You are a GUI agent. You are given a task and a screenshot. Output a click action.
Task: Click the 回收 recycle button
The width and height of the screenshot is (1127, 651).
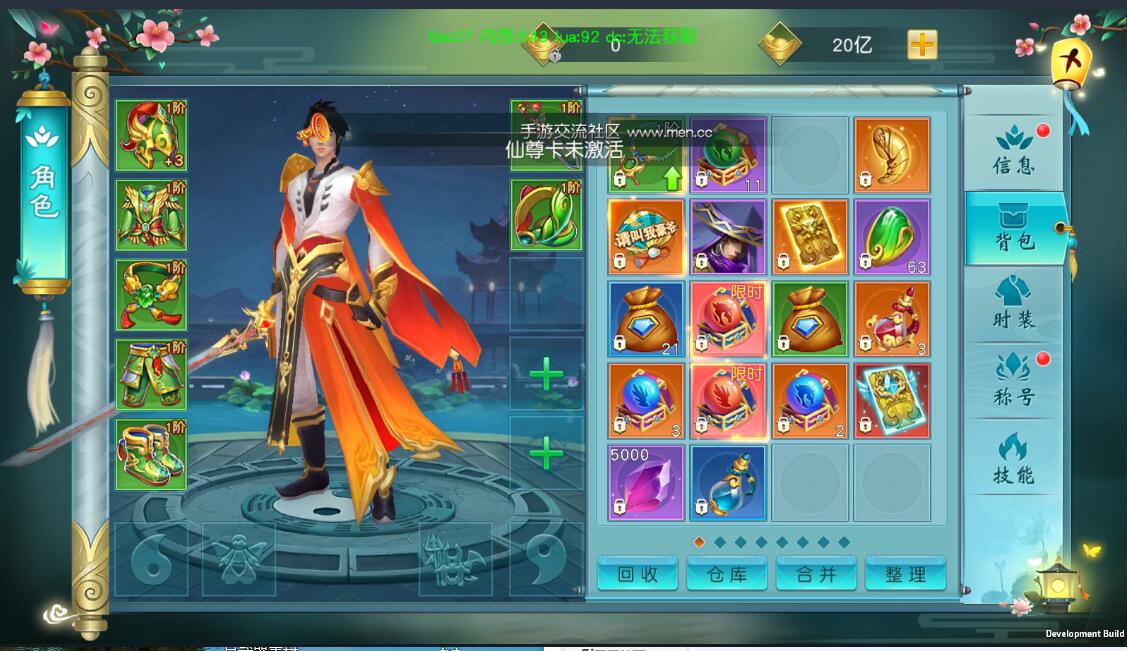click(637, 574)
